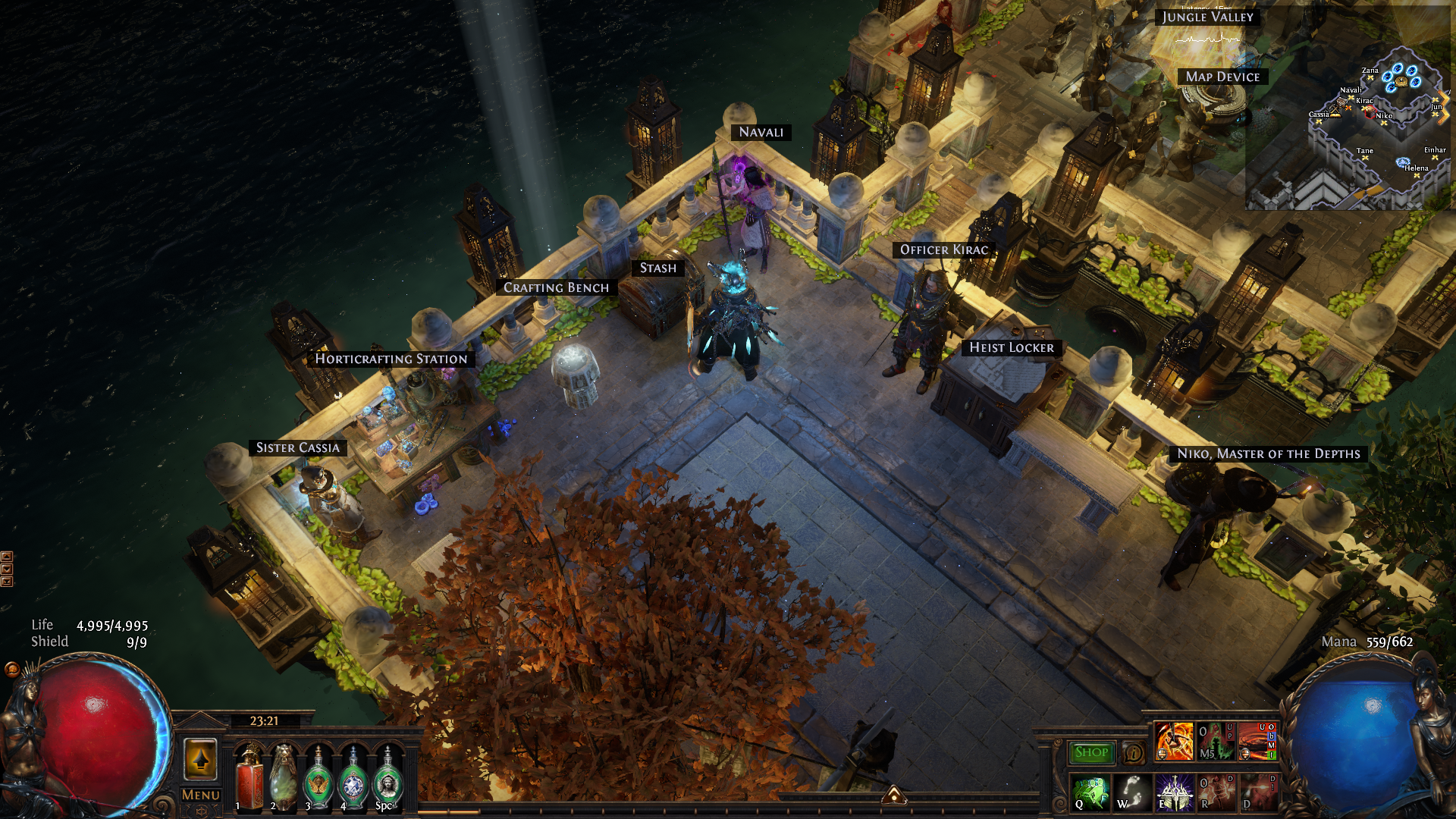The image size is (1456, 819).
Task: Click the Stash name label
Action: pos(657,268)
